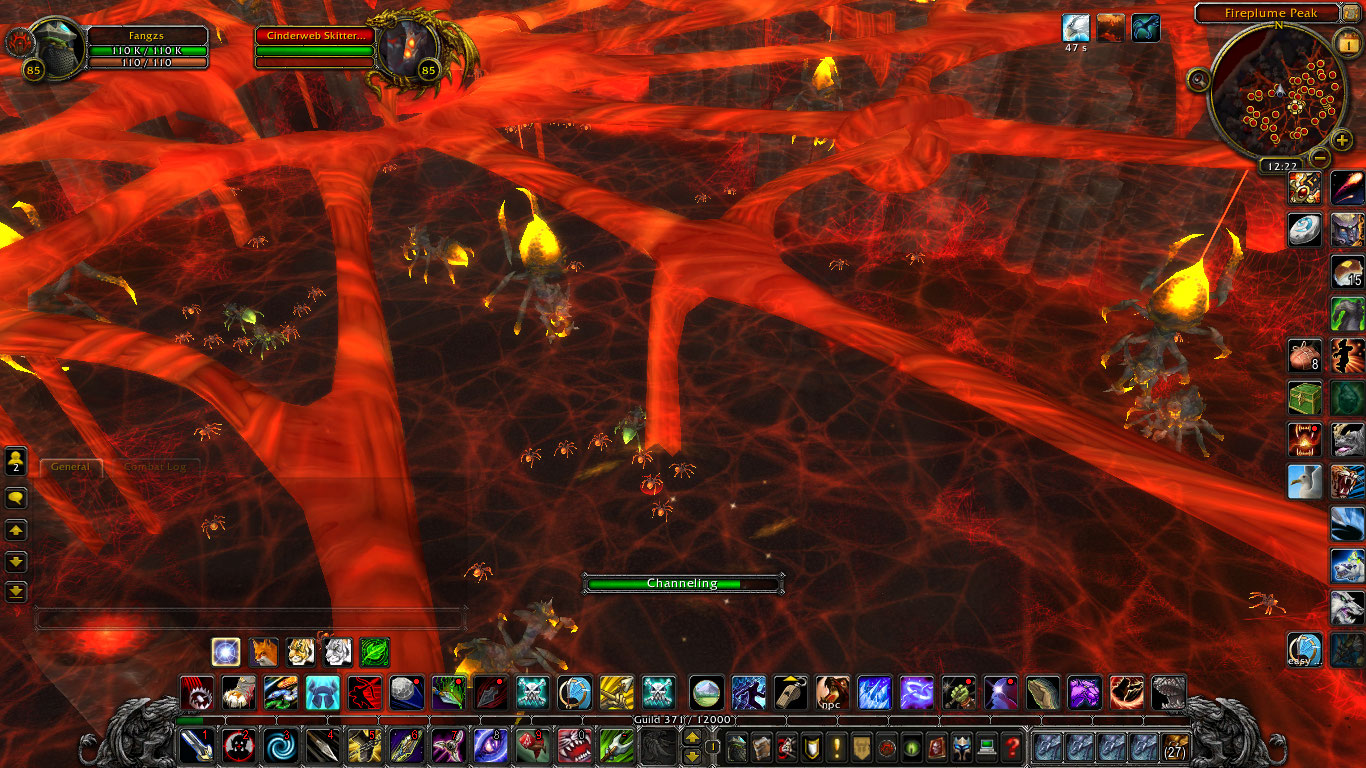
Task: Click the minimap zoom-in plus button
Action: (x=1341, y=141)
